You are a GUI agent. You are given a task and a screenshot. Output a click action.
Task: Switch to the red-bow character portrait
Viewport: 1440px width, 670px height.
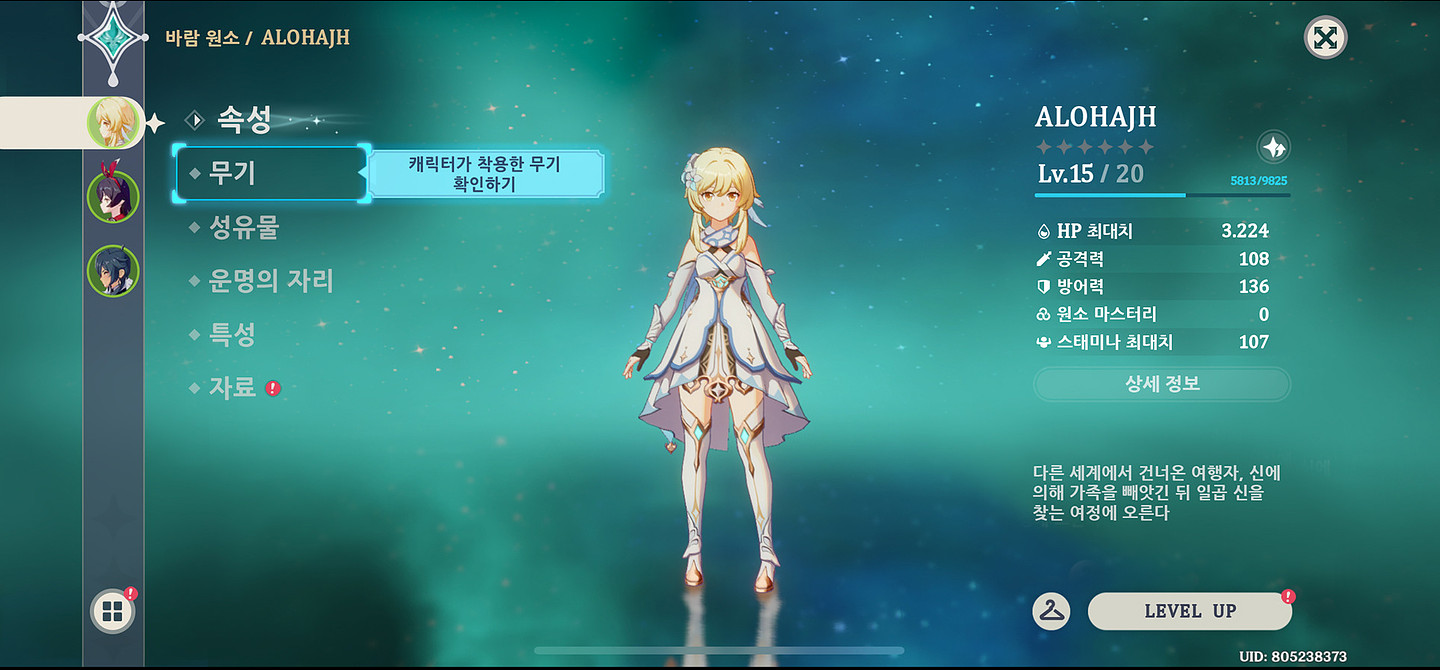point(112,196)
